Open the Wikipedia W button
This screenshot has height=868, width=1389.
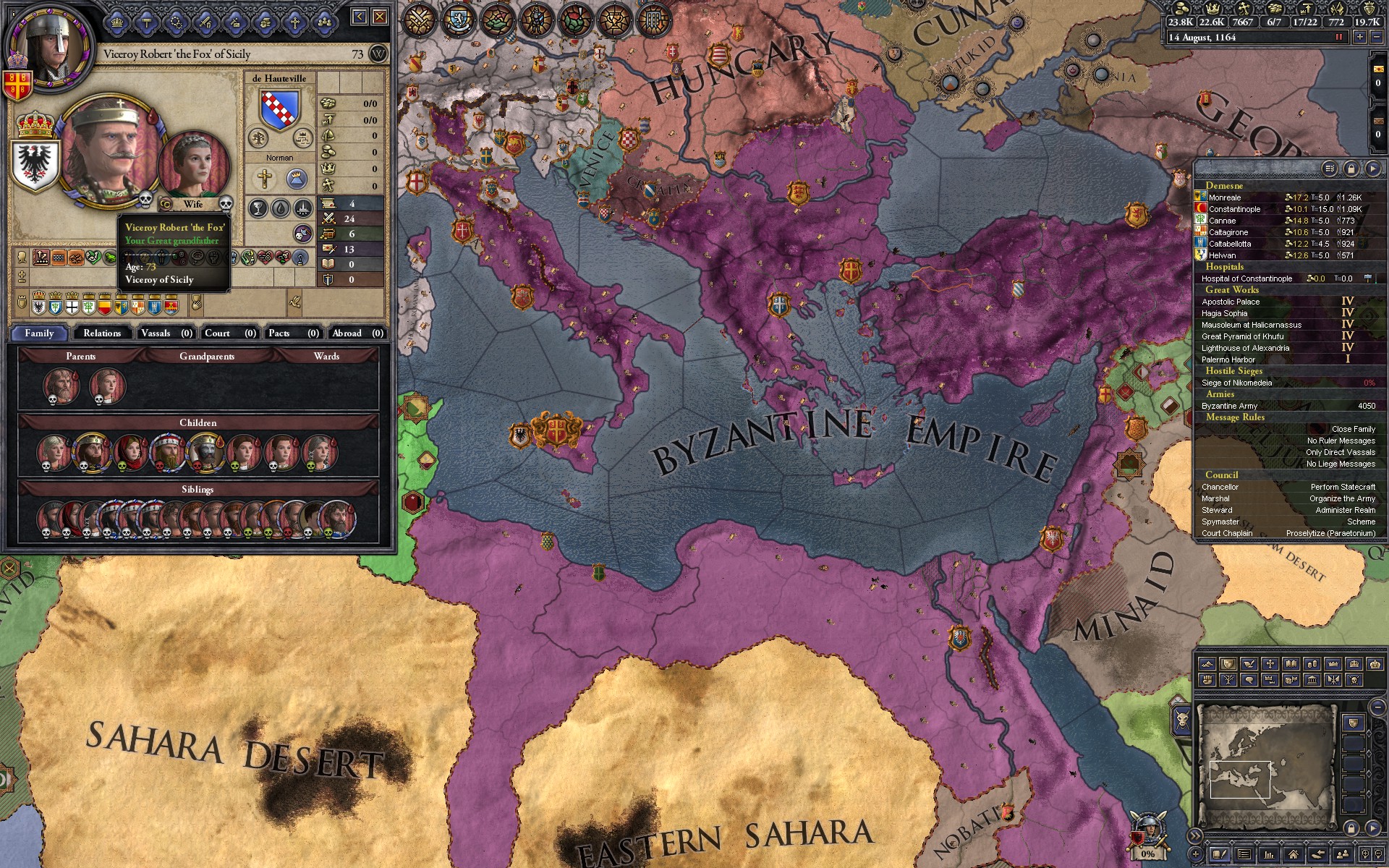tap(378, 54)
